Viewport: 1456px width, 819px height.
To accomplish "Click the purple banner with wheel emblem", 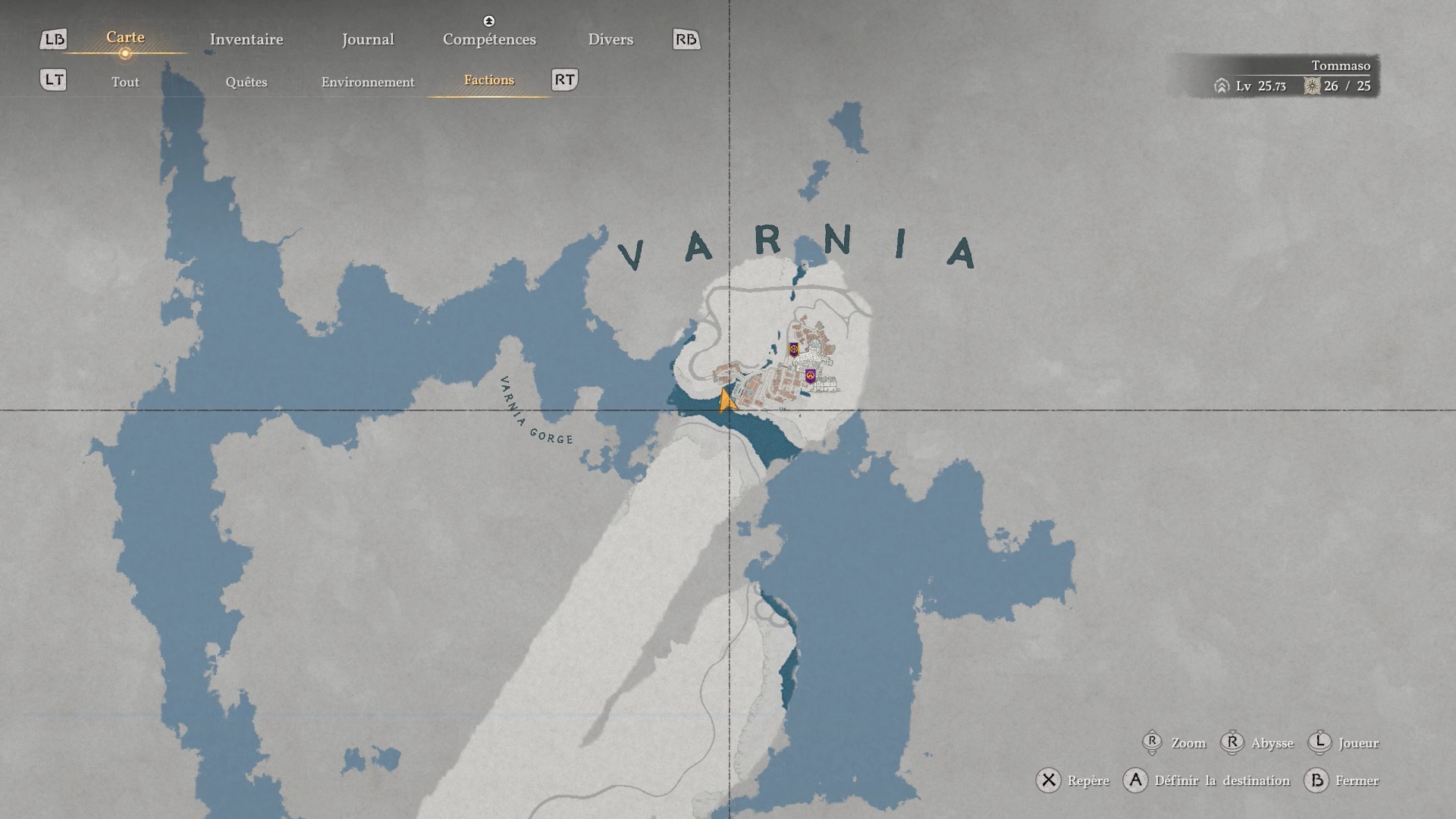I will [x=794, y=350].
